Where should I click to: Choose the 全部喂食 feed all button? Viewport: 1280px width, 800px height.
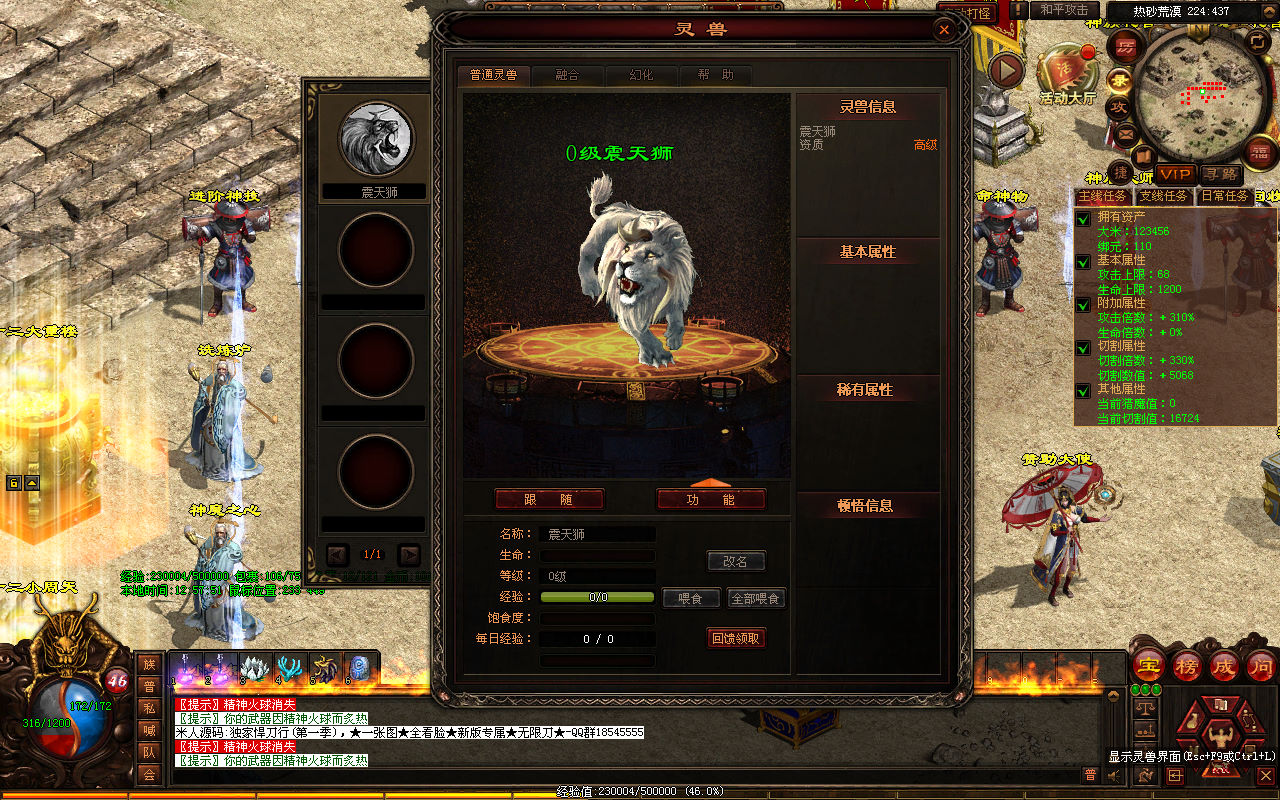[x=756, y=598]
